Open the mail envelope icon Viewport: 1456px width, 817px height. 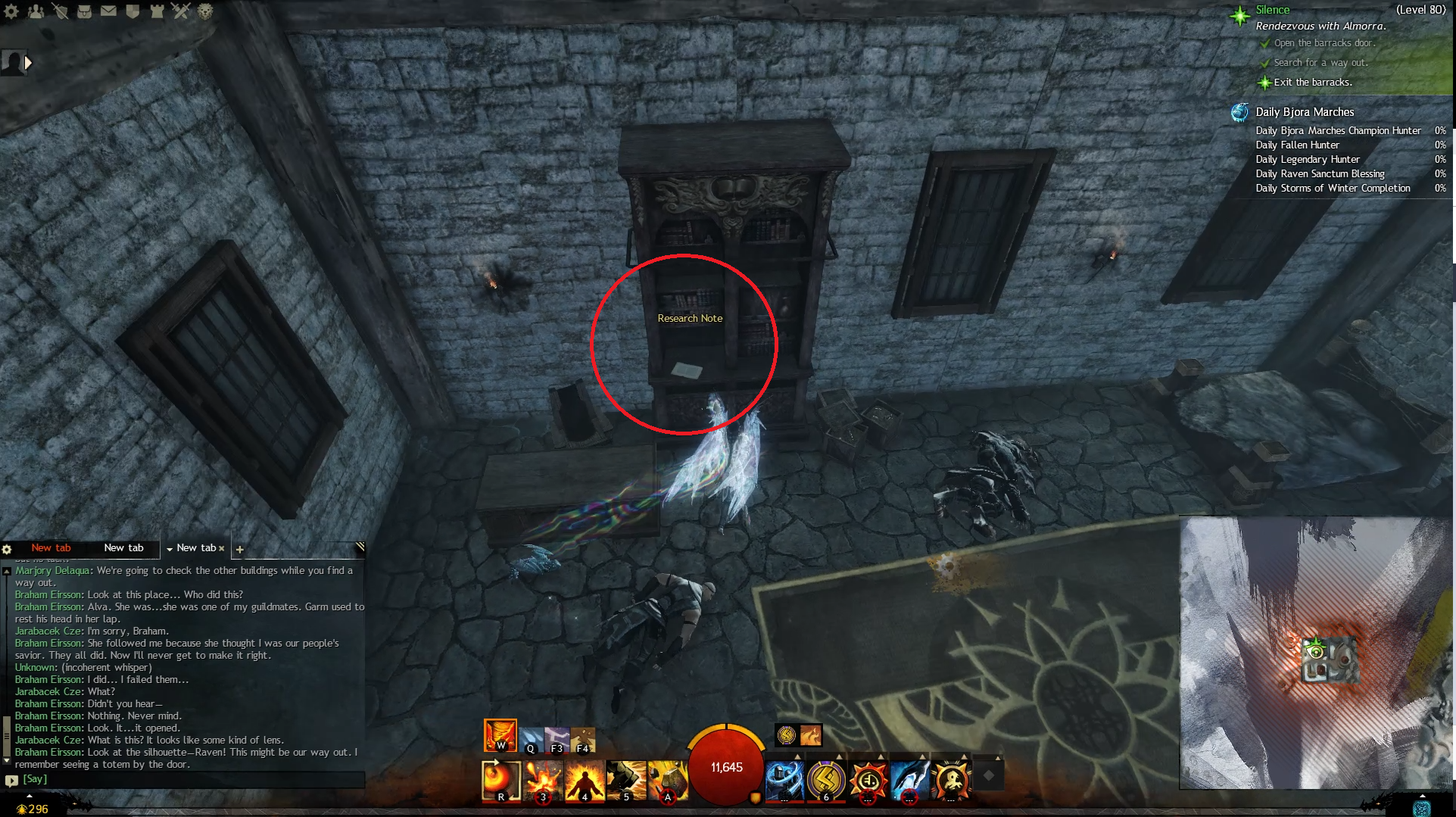pyautogui.click(x=108, y=11)
